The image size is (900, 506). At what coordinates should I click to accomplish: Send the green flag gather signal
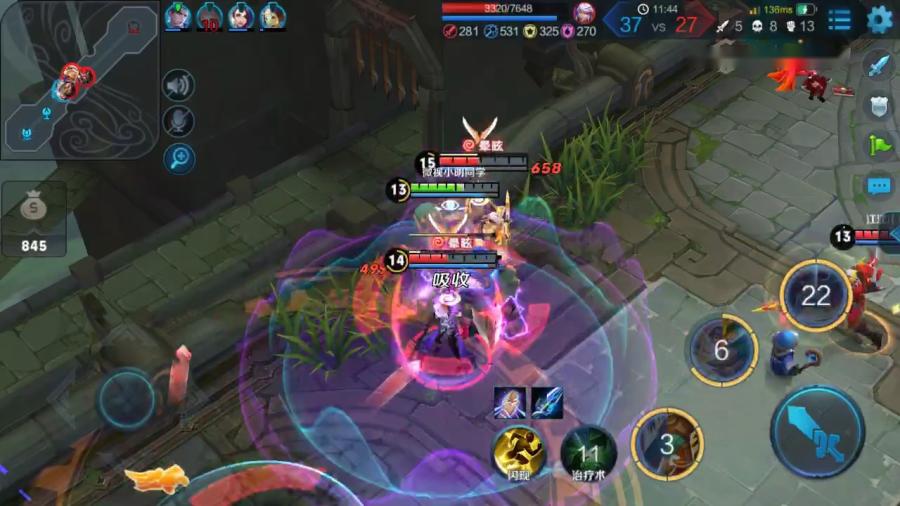point(877,144)
